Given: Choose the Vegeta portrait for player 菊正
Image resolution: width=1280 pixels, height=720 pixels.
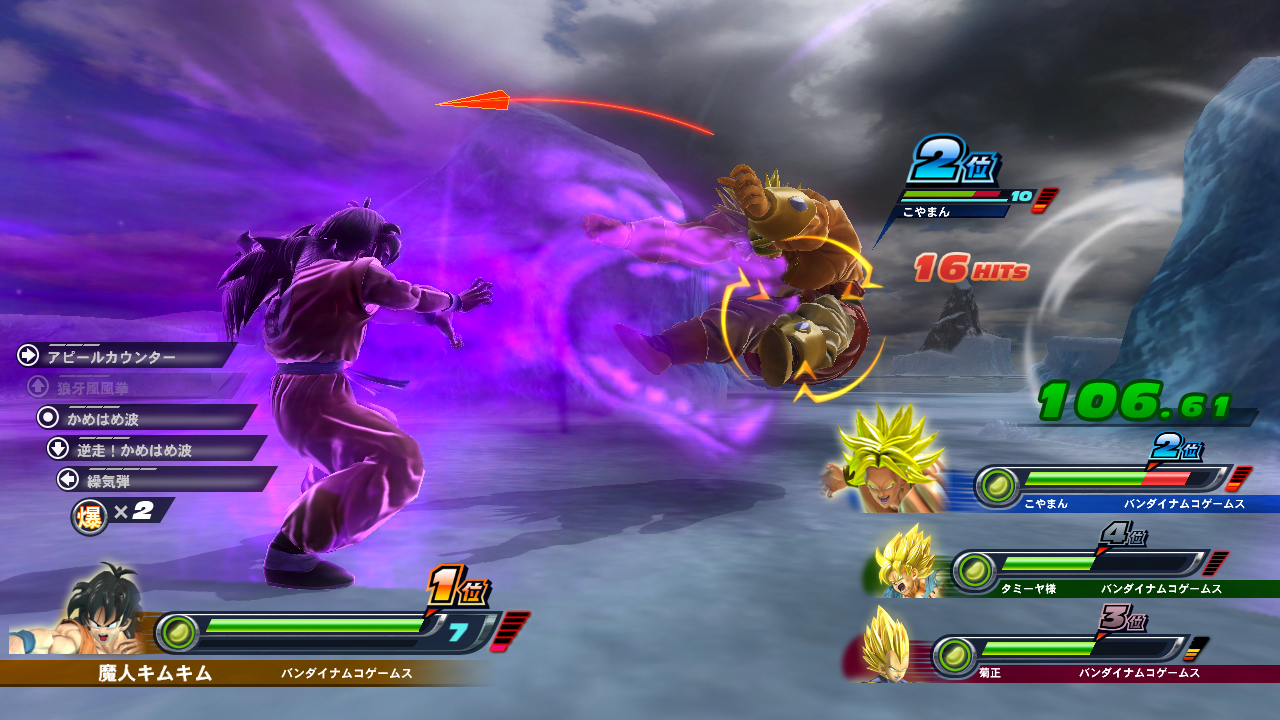Looking at the screenshot, I should (887, 646).
